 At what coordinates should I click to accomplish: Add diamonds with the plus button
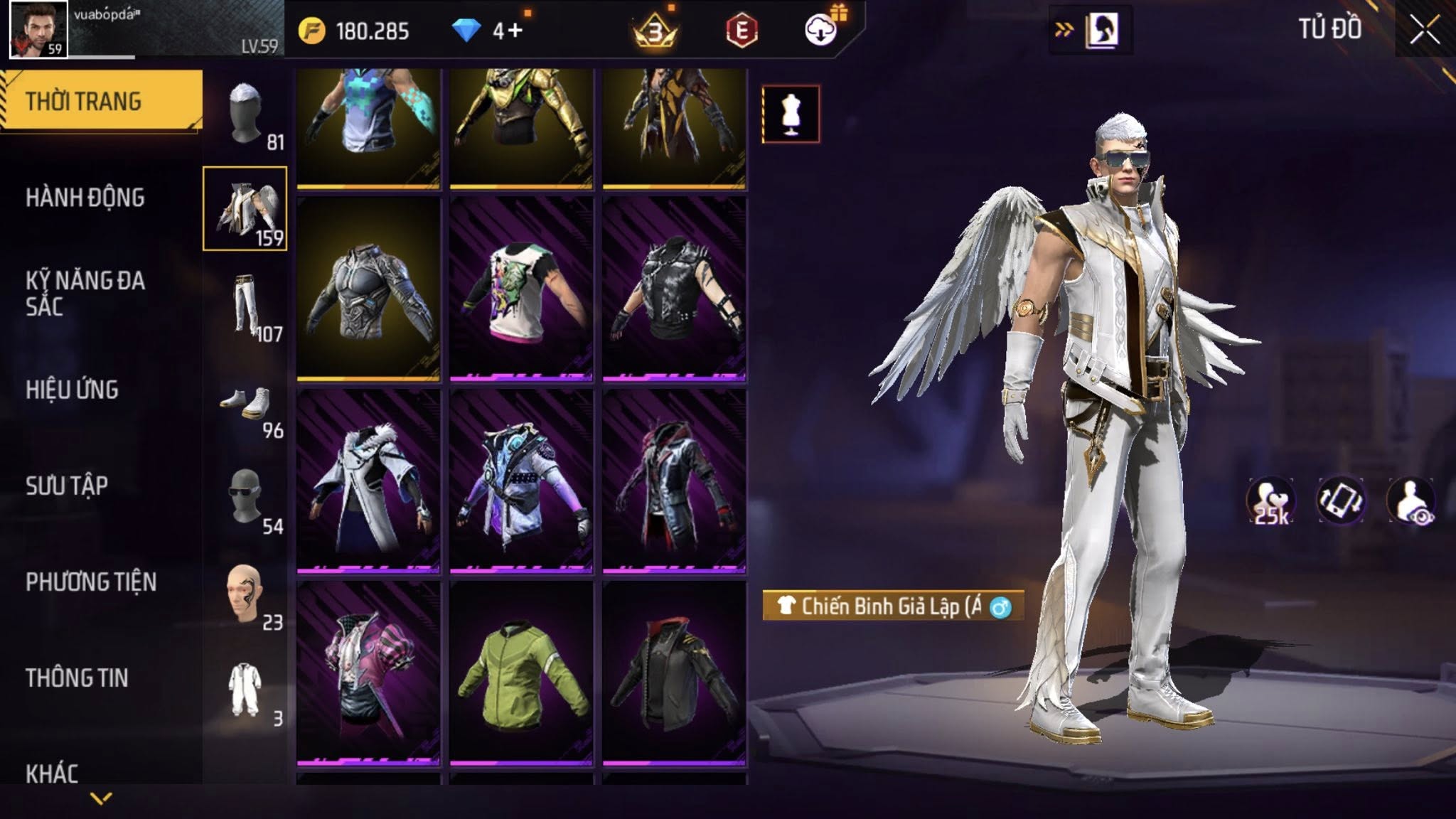515,31
